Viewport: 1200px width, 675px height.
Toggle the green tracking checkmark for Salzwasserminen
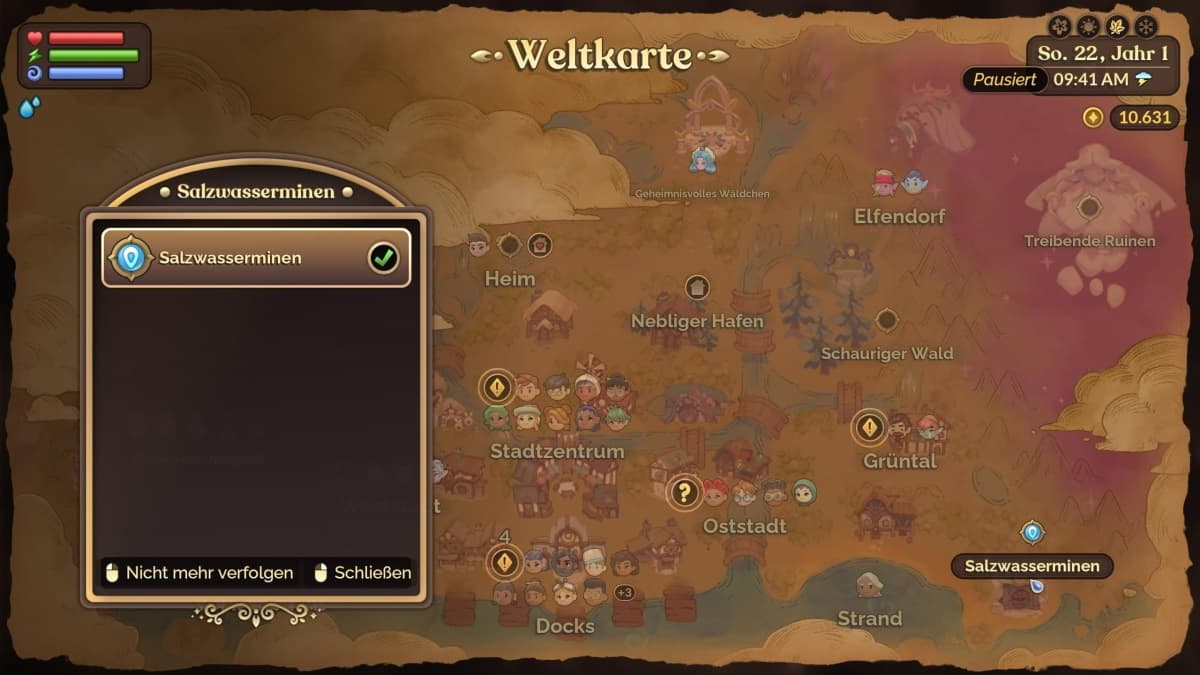pyautogui.click(x=383, y=258)
